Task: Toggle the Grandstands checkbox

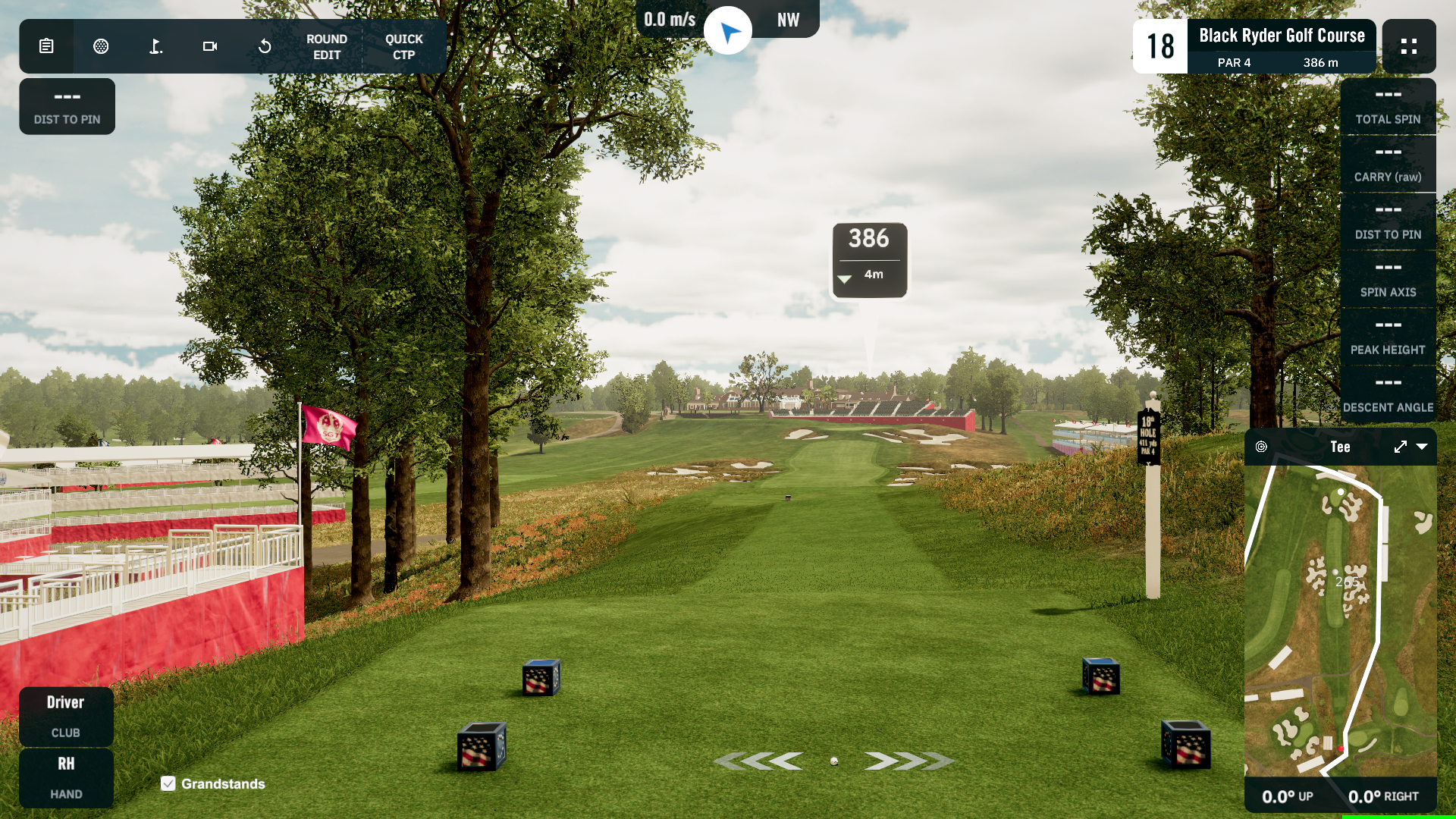Action: (x=168, y=783)
